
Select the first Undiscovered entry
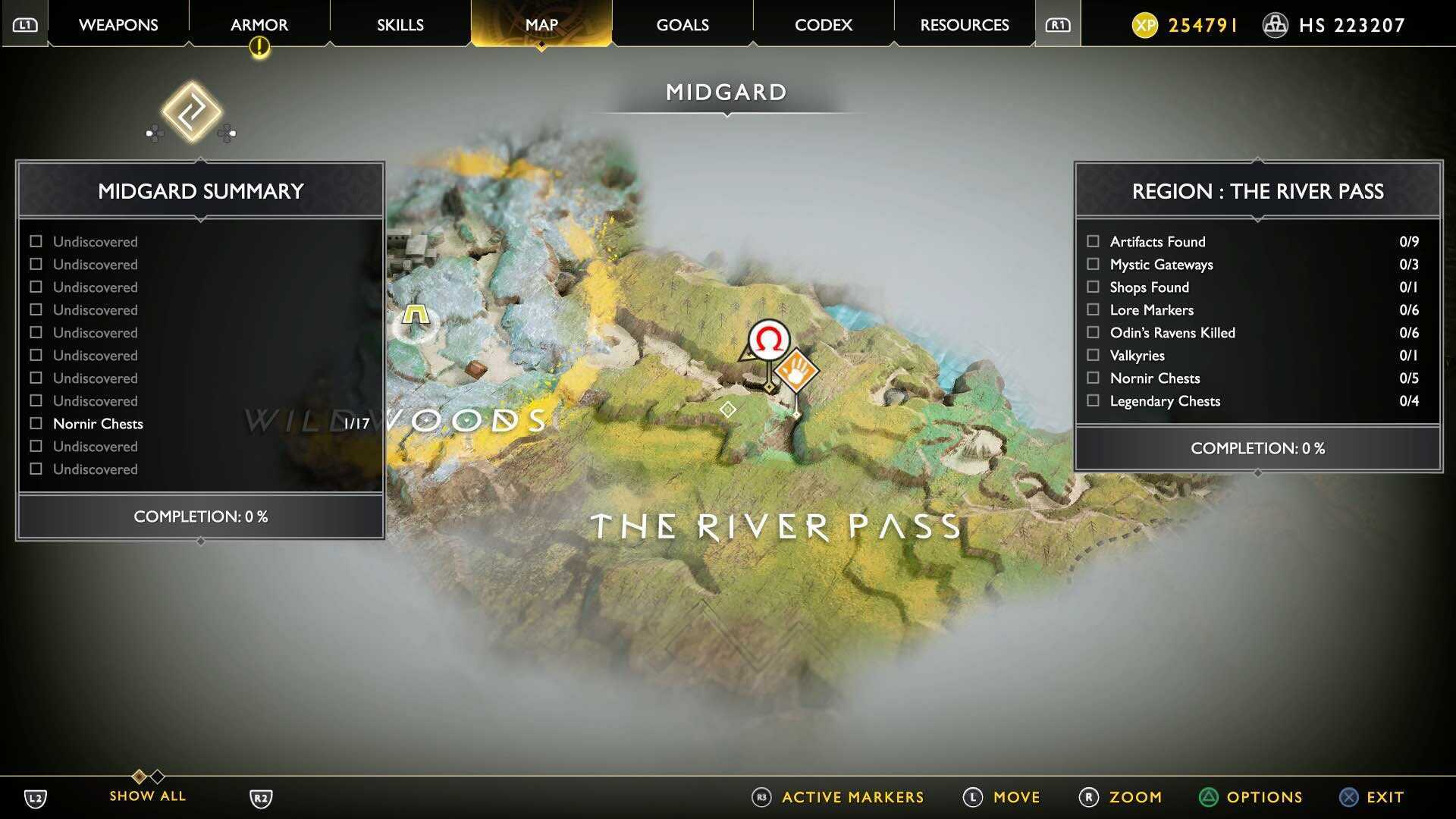coord(95,241)
